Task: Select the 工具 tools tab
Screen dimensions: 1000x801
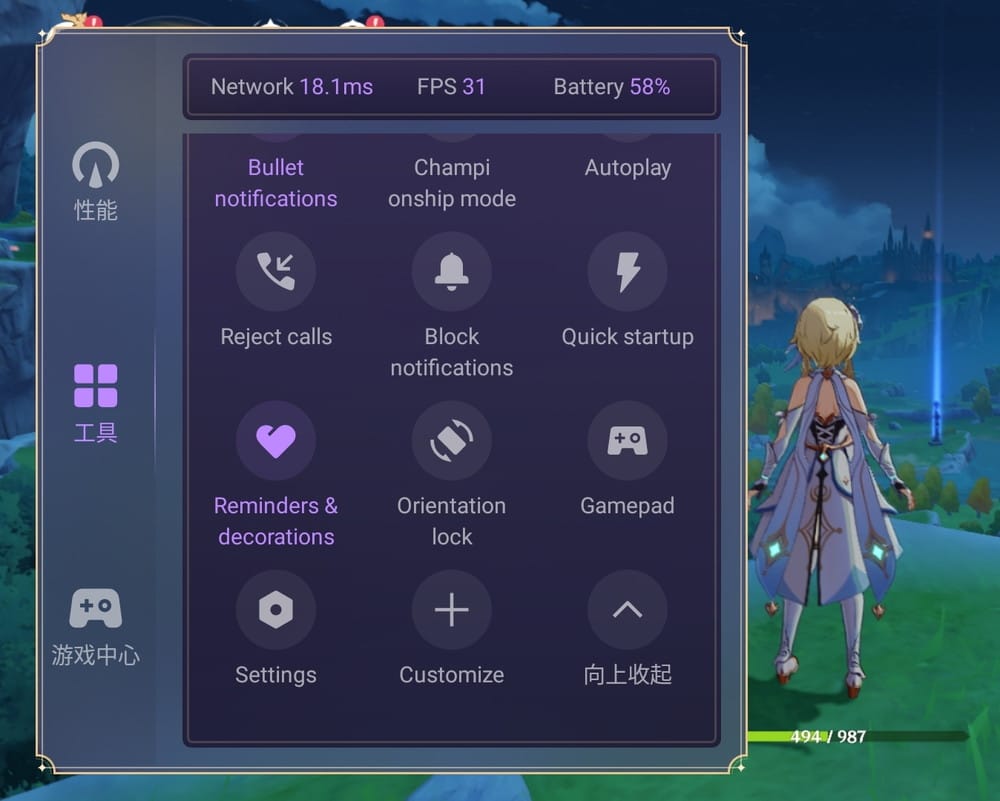Action: point(96,402)
